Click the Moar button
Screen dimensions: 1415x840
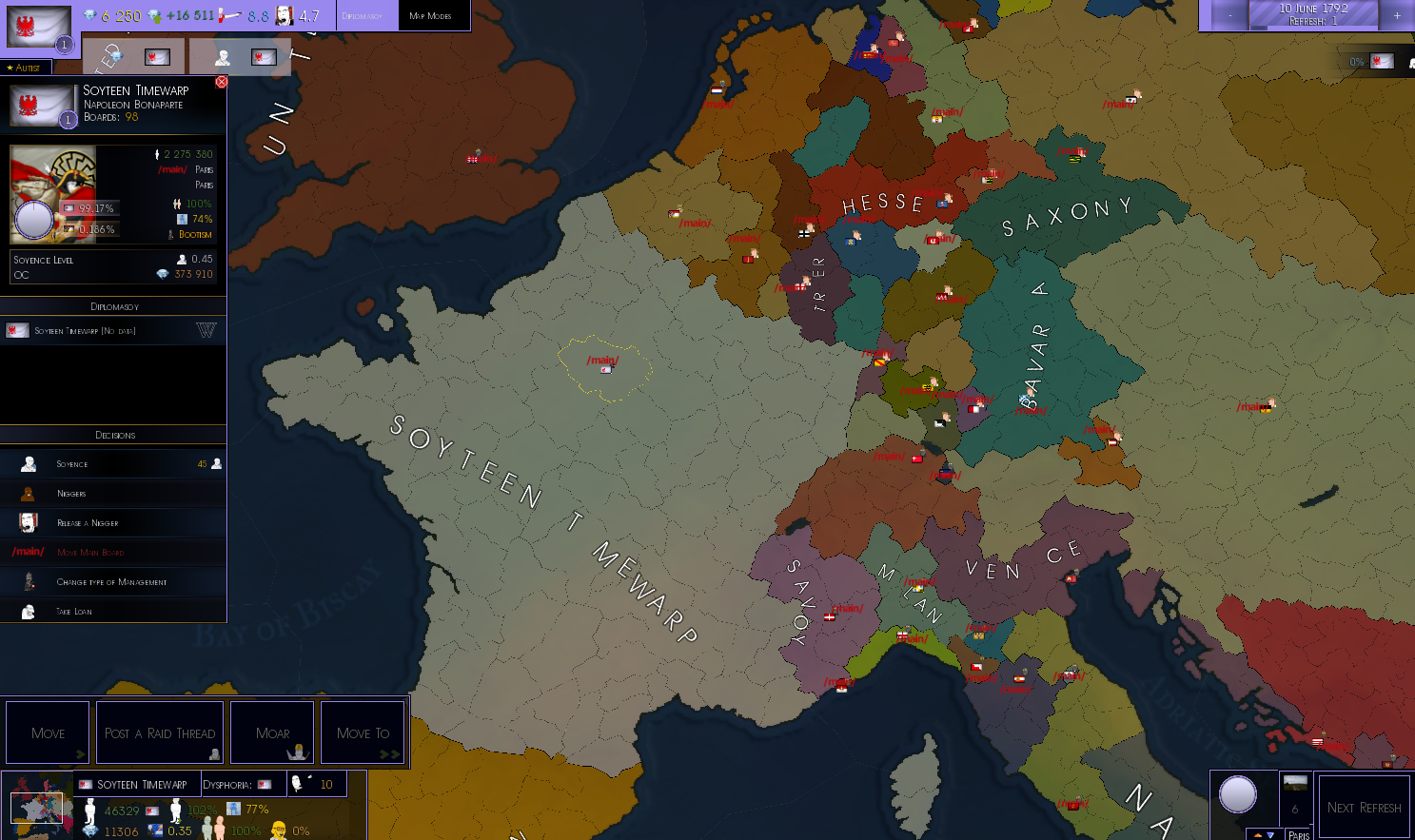point(272,733)
